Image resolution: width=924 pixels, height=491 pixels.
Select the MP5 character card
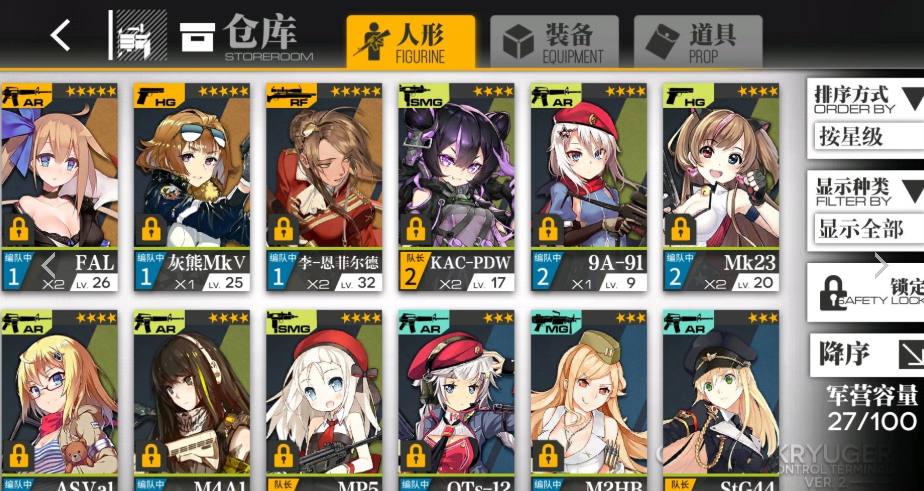click(x=324, y=400)
